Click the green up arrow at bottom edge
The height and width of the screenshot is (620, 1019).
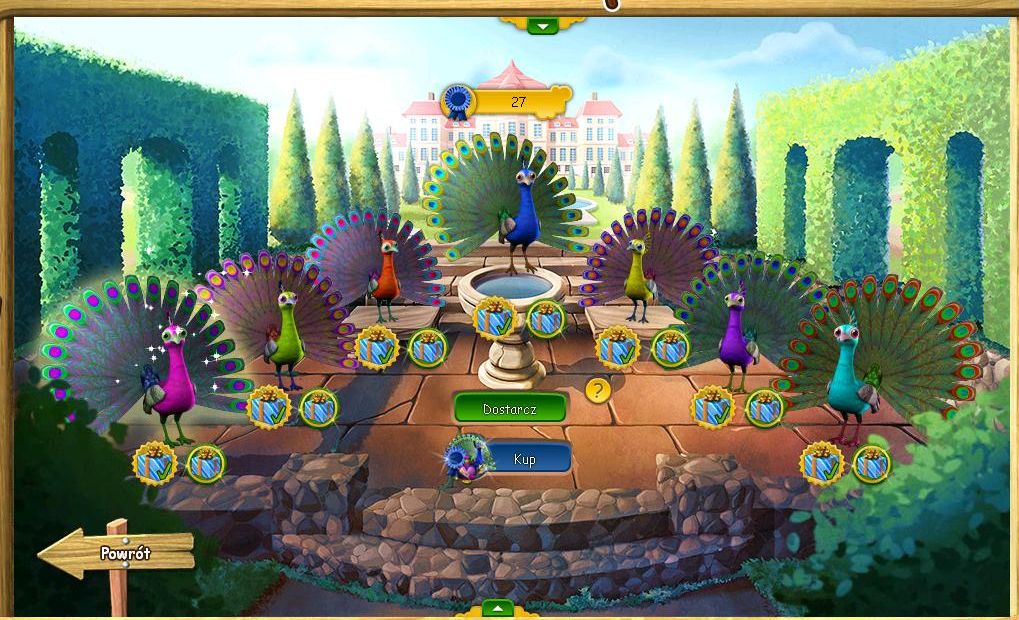[x=497, y=608]
